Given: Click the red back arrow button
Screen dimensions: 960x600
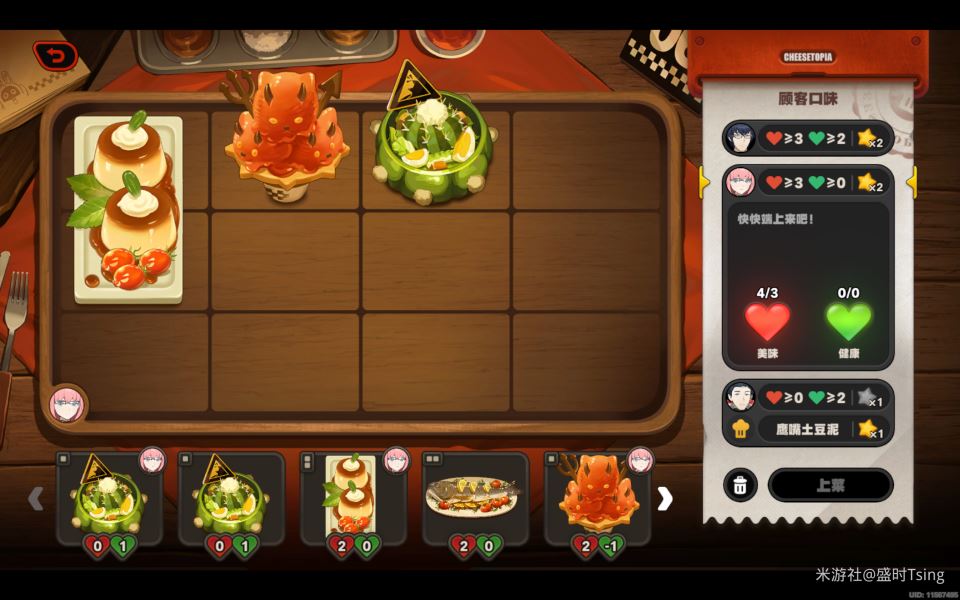Looking at the screenshot, I should pyautogui.click(x=56, y=55).
